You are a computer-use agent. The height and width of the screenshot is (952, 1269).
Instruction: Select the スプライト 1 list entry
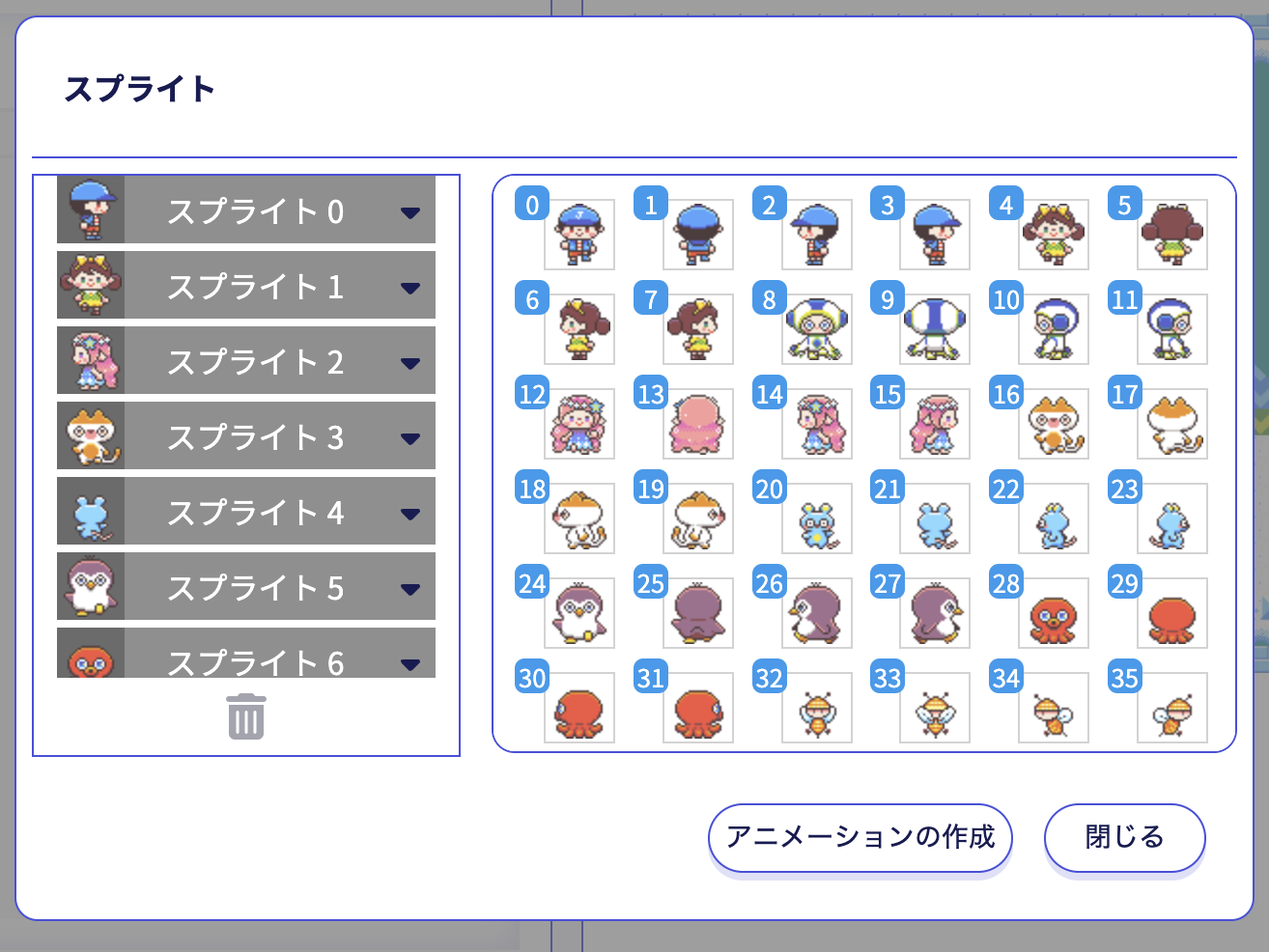pyautogui.click(x=256, y=285)
